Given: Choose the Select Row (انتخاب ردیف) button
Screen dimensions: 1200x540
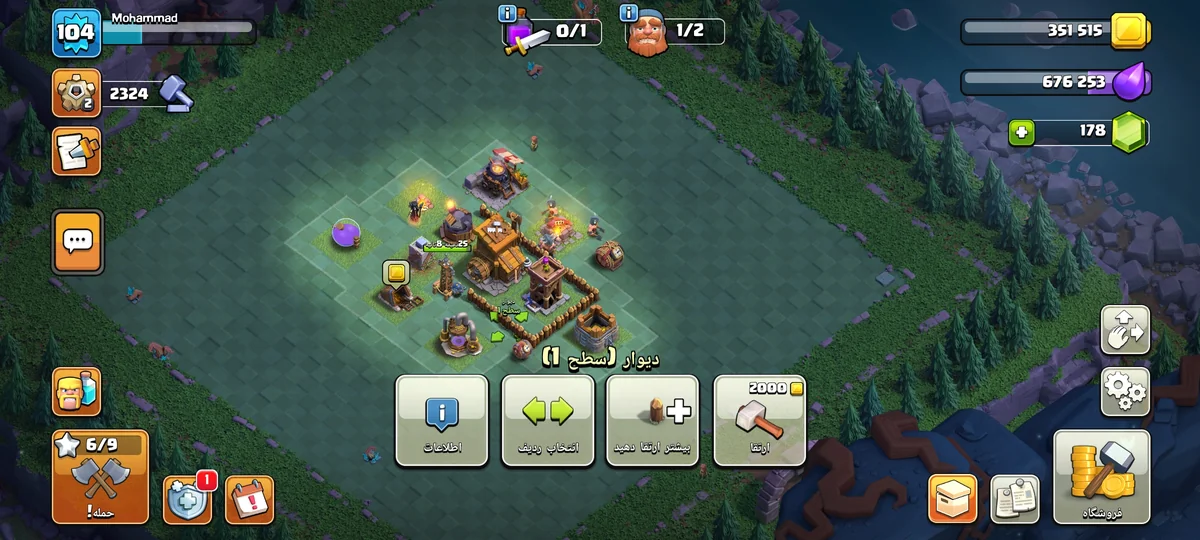Looking at the screenshot, I should (x=547, y=420).
